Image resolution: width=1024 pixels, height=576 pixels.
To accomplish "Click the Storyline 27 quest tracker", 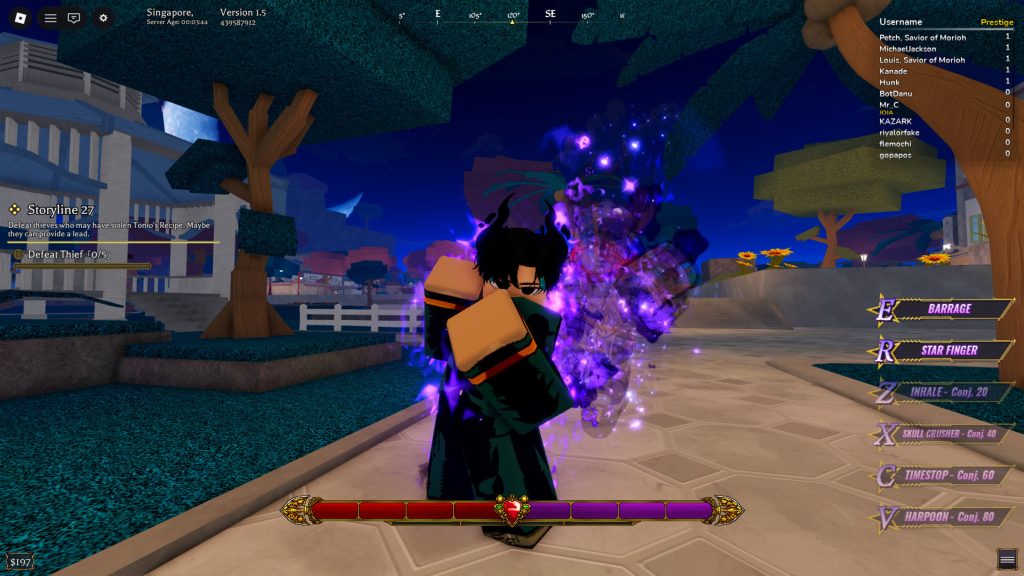I will 60,209.
